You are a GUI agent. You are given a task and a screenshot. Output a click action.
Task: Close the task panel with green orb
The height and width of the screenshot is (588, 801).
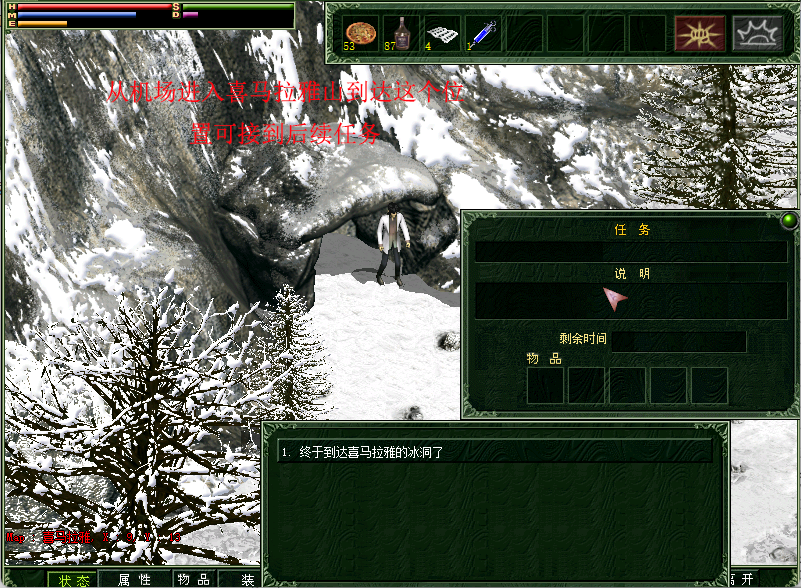coord(789,220)
